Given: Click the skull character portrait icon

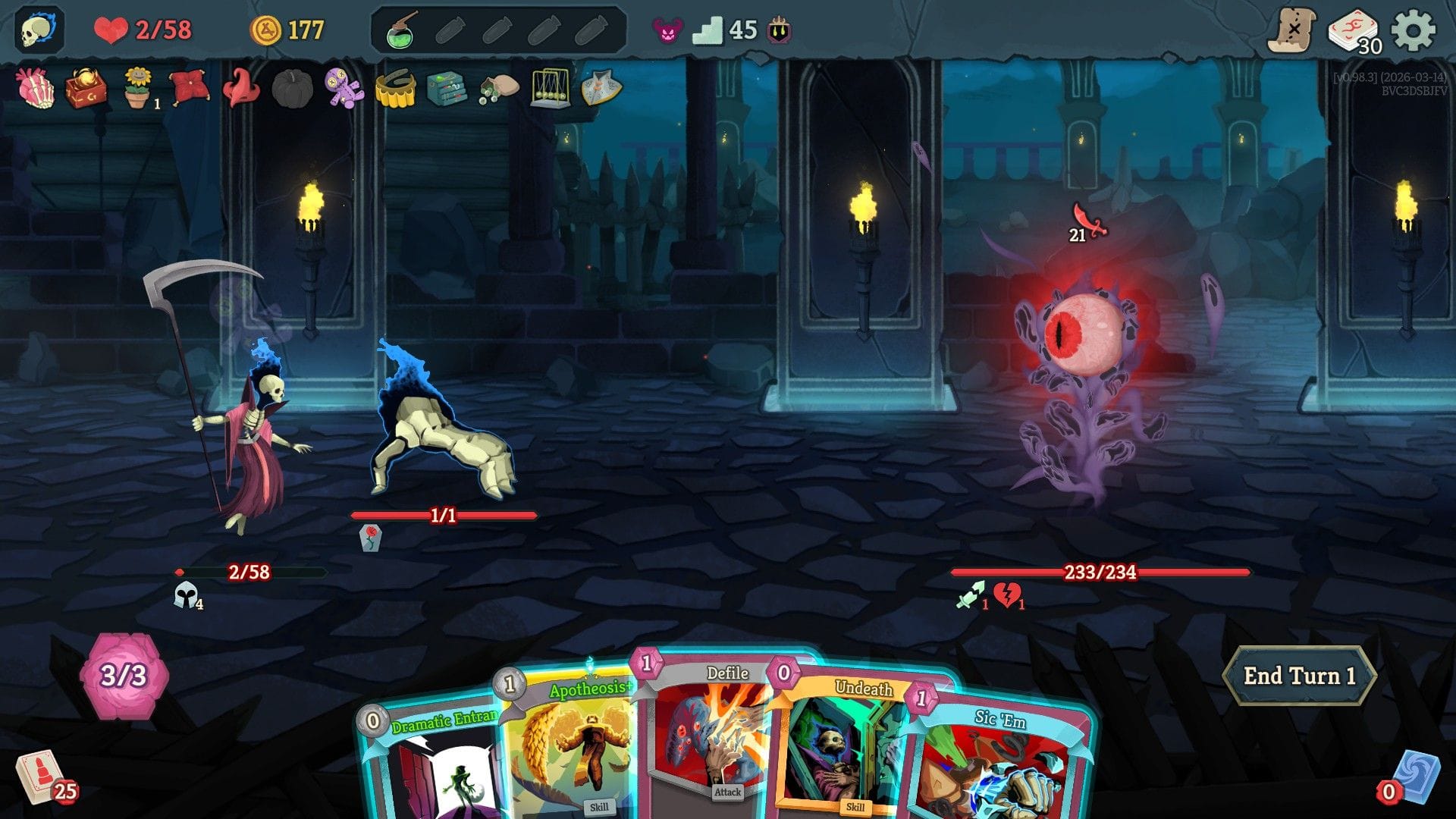Looking at the screenshot, I should [38, 30].
